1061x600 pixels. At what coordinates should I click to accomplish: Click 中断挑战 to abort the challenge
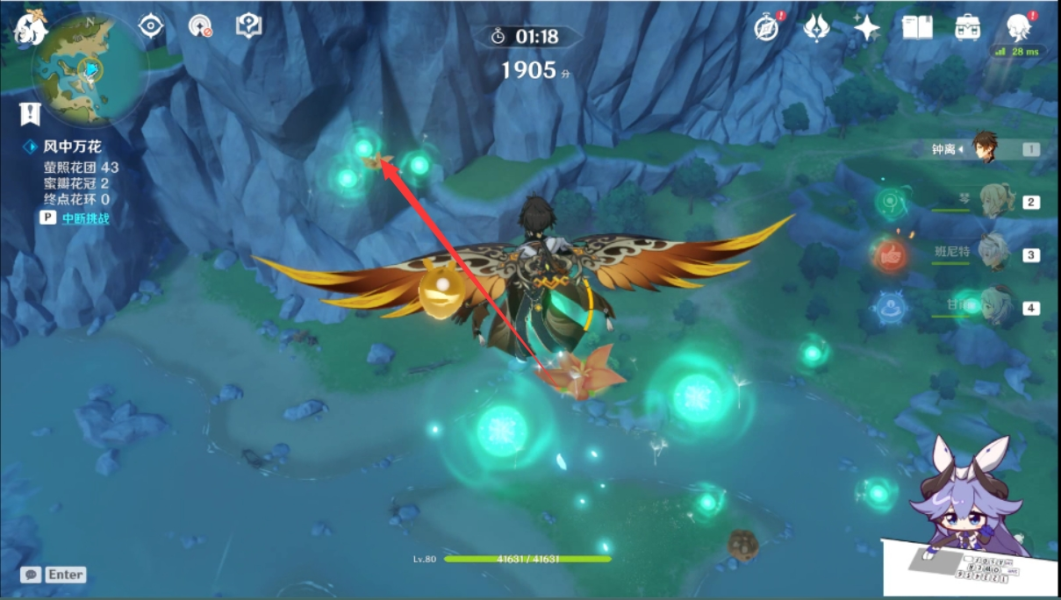[84, 217]
